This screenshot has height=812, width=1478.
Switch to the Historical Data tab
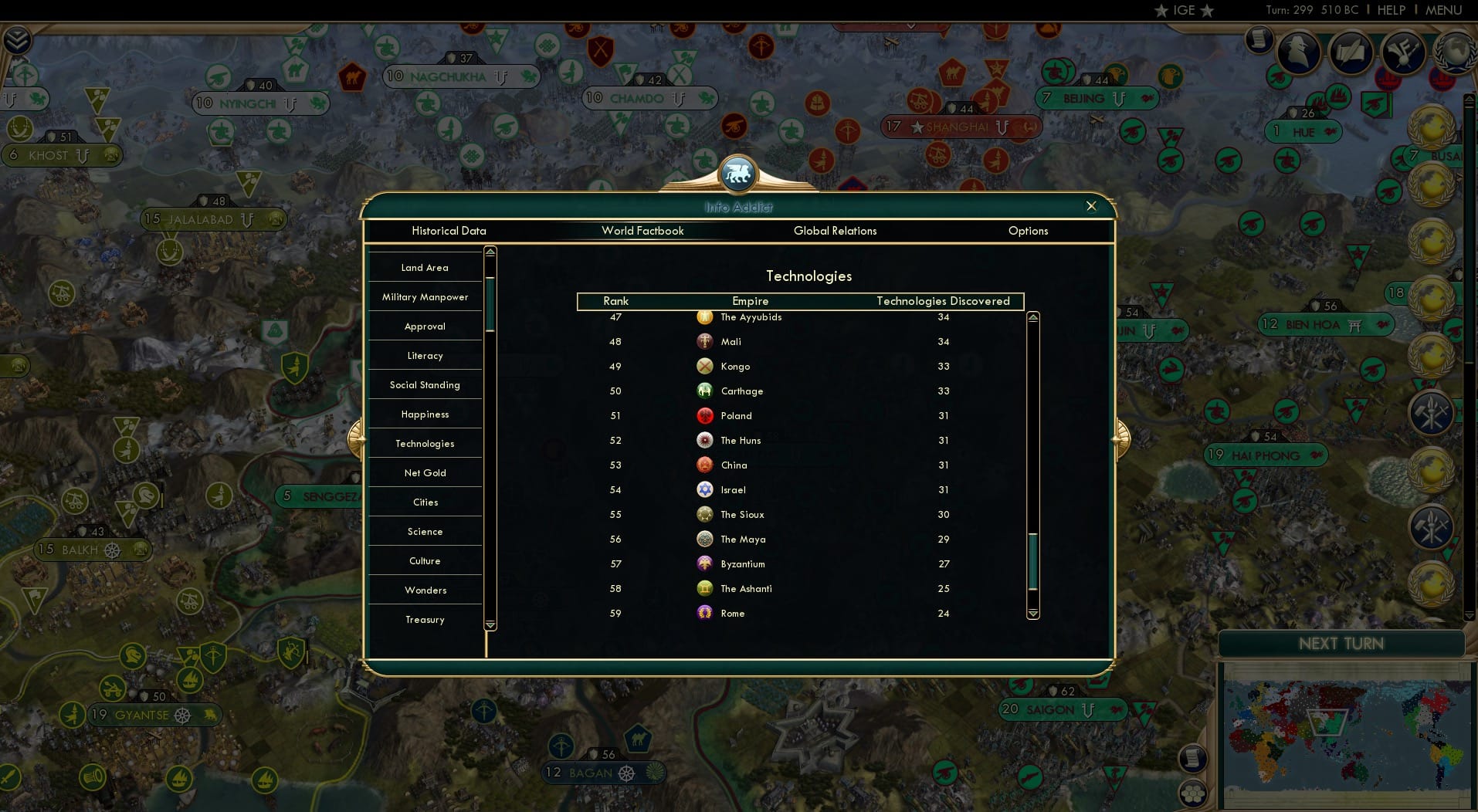(449, 231)
